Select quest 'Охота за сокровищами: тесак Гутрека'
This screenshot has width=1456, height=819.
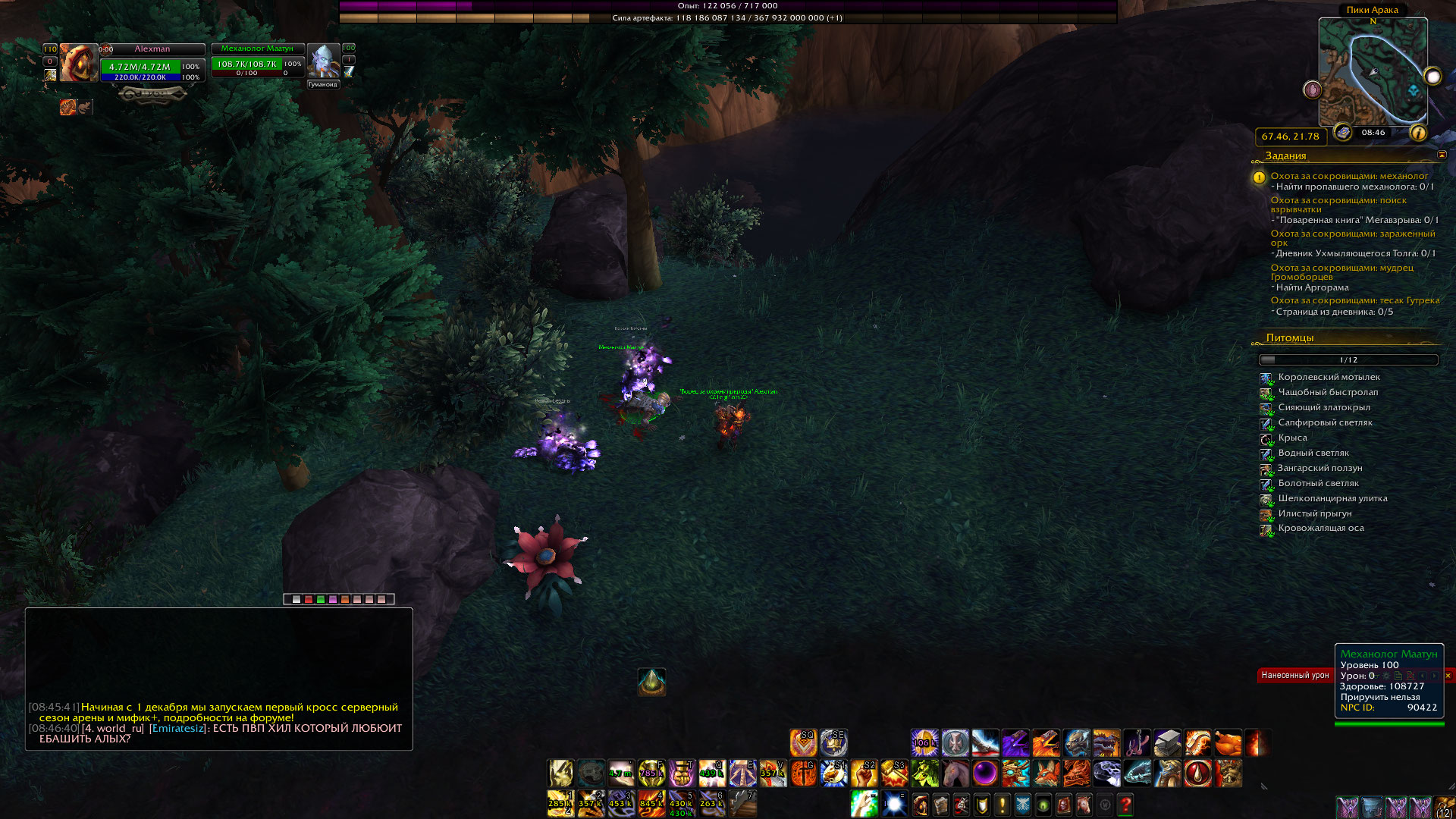(x=1354, y=300)
